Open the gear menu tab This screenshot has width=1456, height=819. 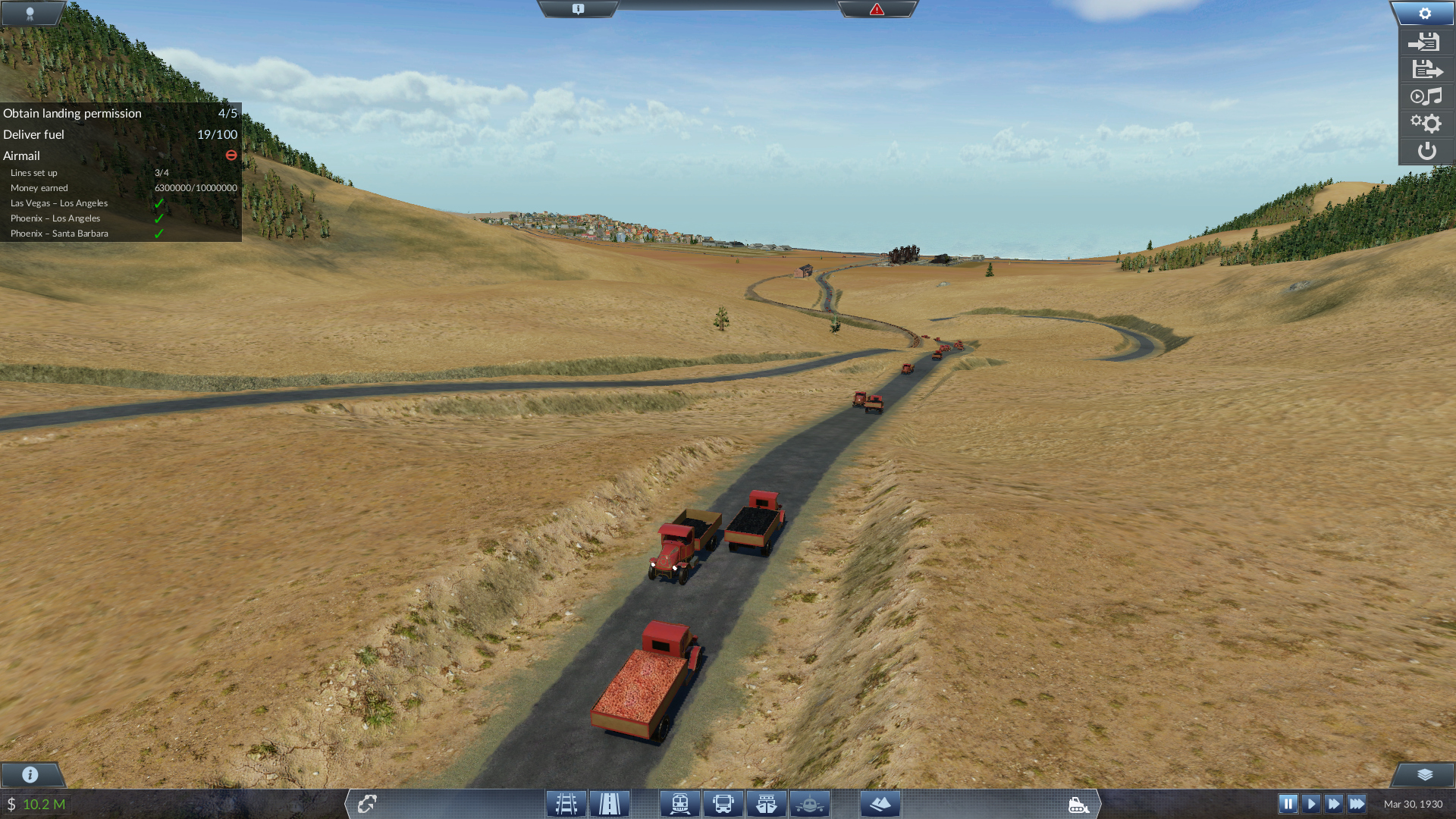1424,13
